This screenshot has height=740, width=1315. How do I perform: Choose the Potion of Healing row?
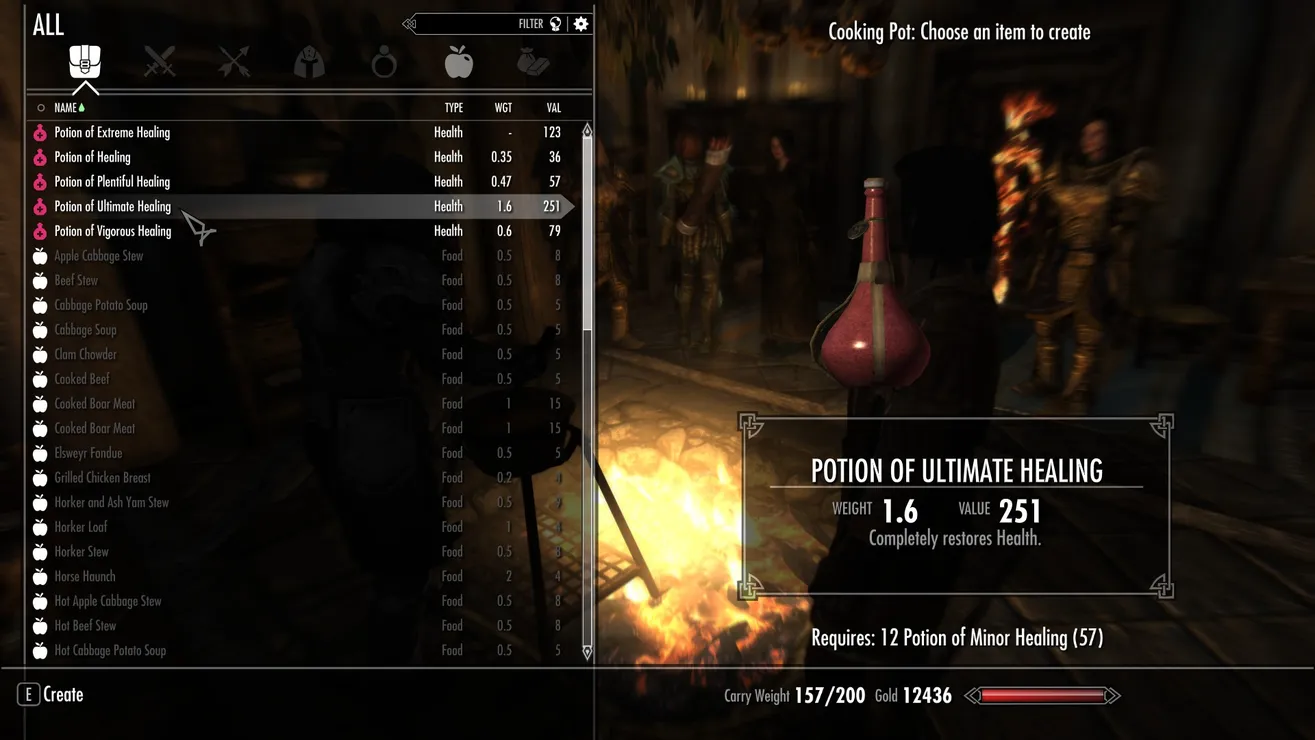click(92, 157)
